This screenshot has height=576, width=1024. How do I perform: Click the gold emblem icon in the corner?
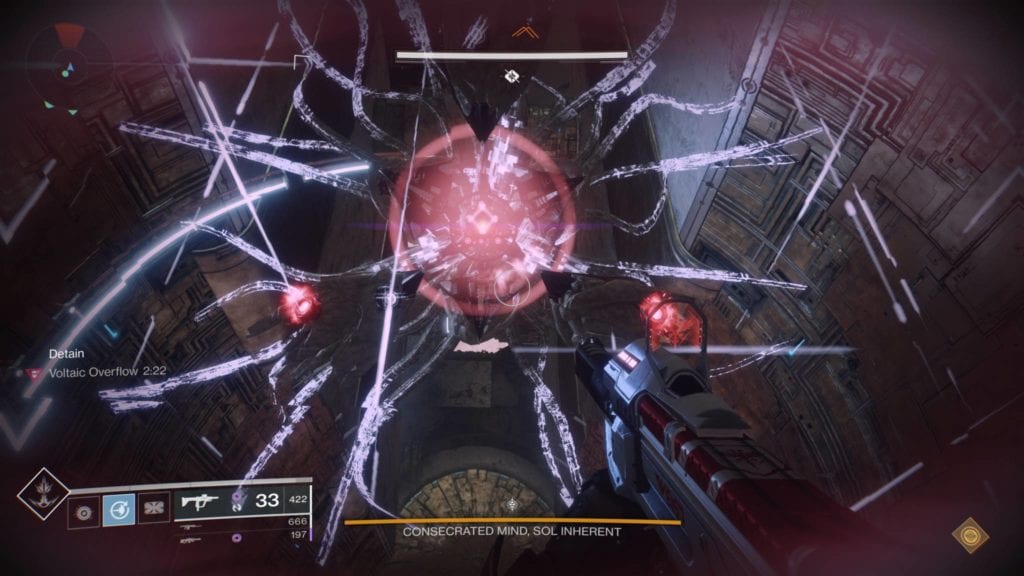click(967, 537)
